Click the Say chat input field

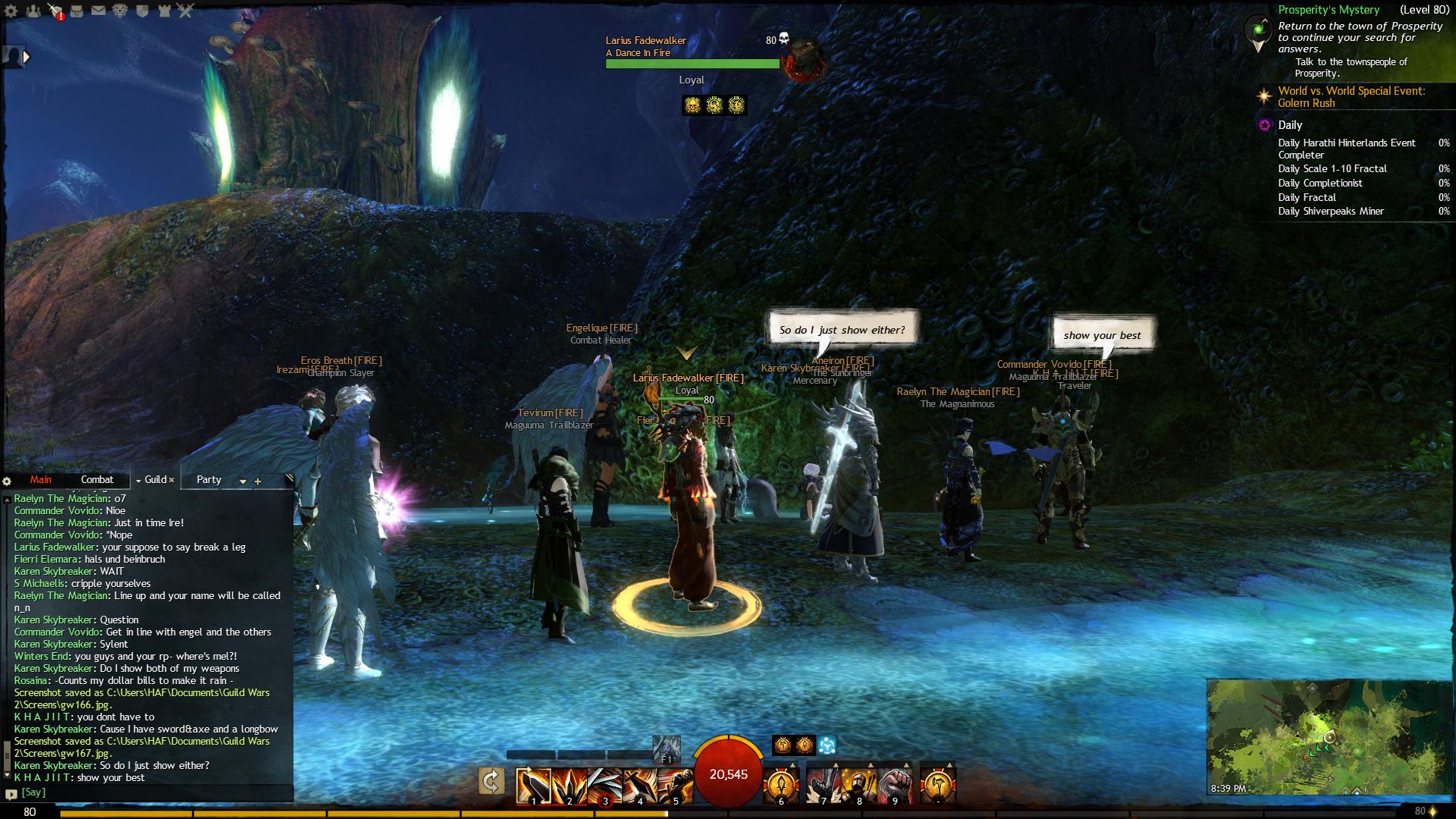coord(152,792)
